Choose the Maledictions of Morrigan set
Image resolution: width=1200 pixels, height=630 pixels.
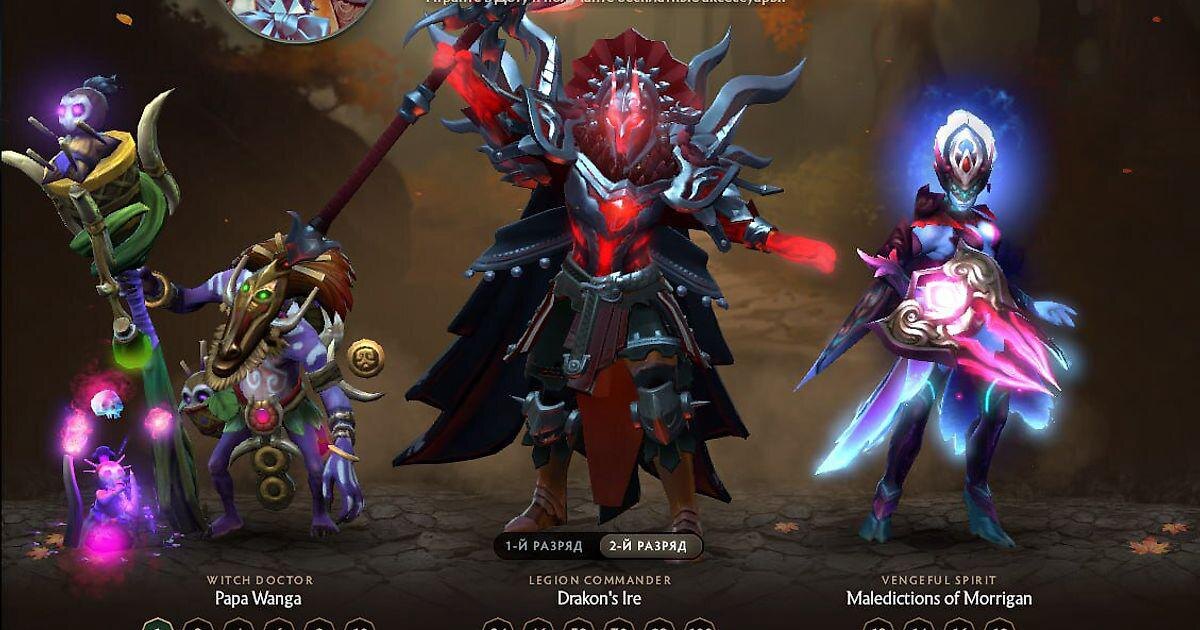939,599
